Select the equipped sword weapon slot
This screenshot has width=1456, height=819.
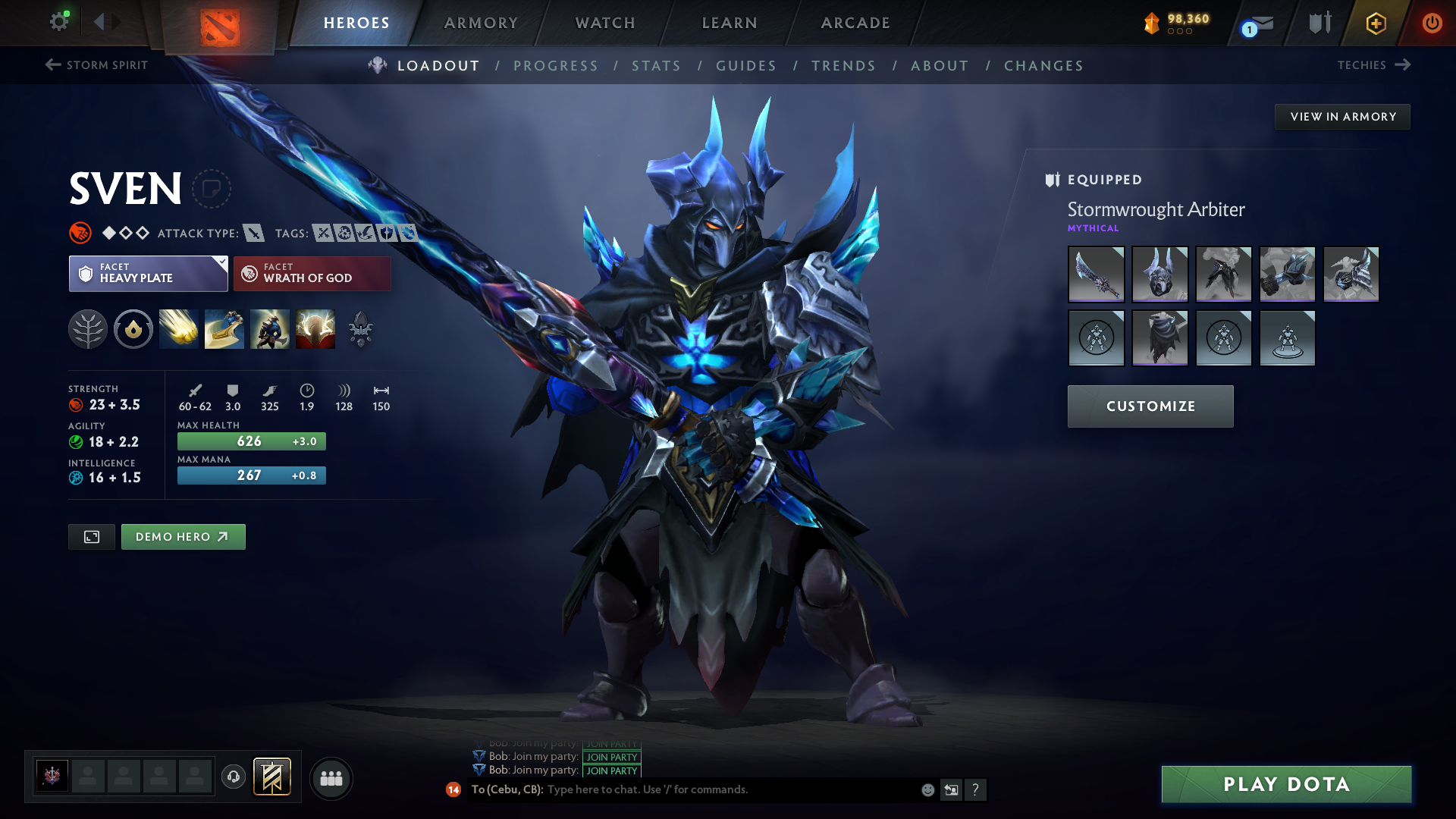point(1096,275)
